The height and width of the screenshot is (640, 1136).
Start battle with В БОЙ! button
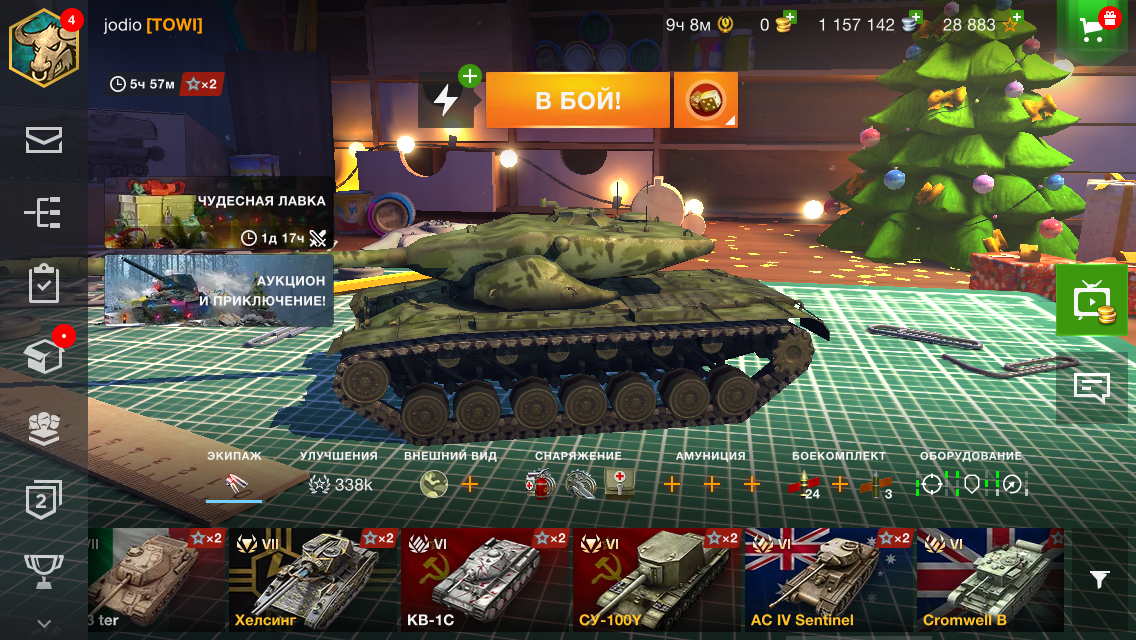[x=577, y=100]
